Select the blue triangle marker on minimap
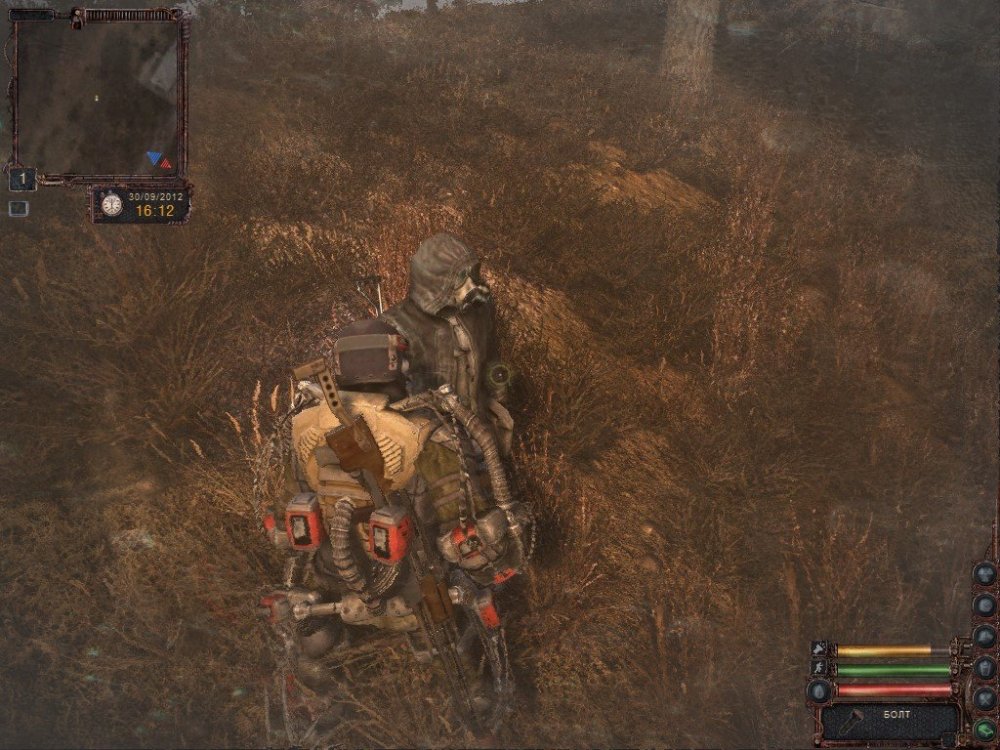This screenshot has width=1000, height=750. [x=152, y=157]
